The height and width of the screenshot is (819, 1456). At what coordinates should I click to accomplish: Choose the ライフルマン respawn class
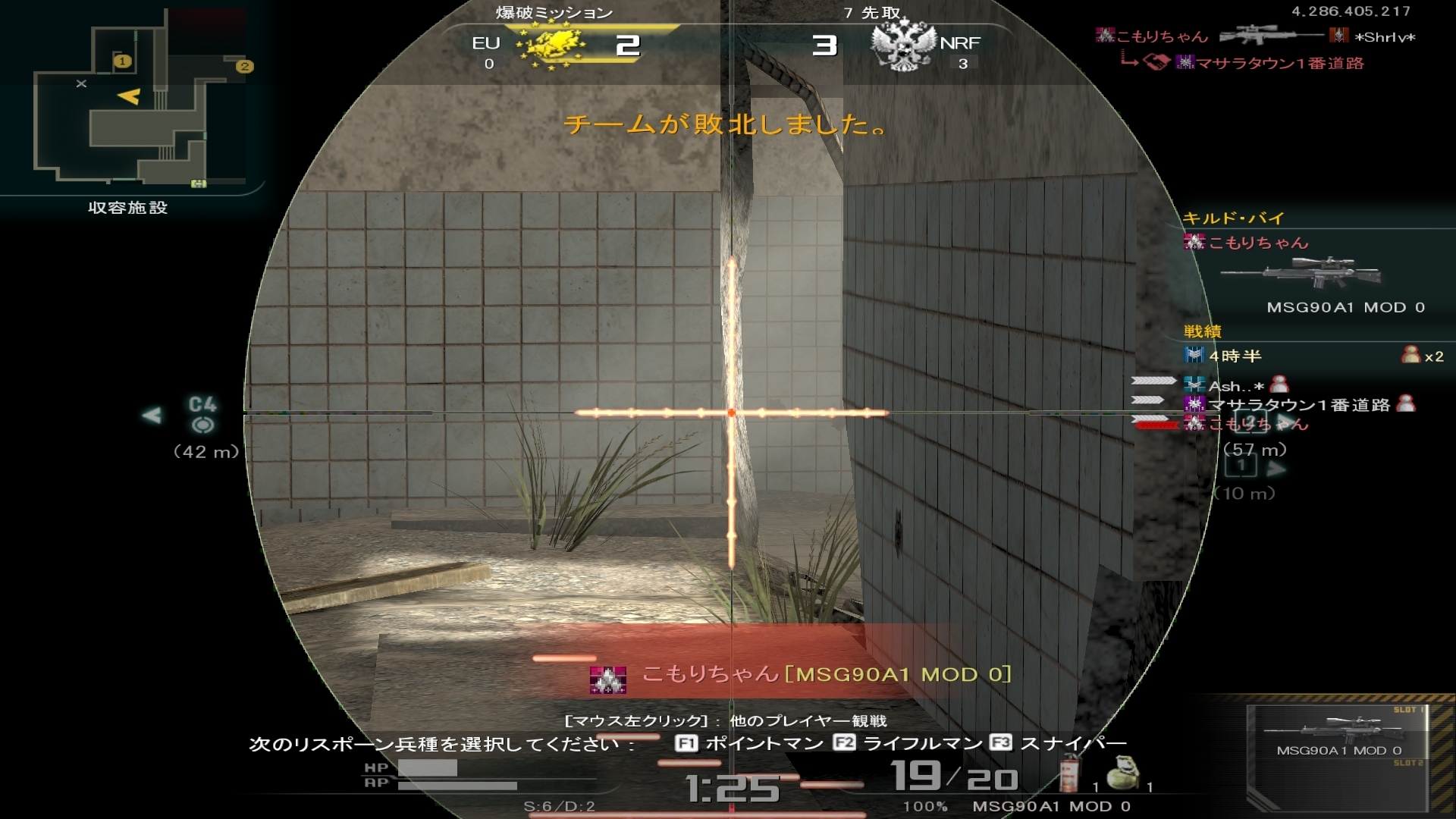[907, 743]
